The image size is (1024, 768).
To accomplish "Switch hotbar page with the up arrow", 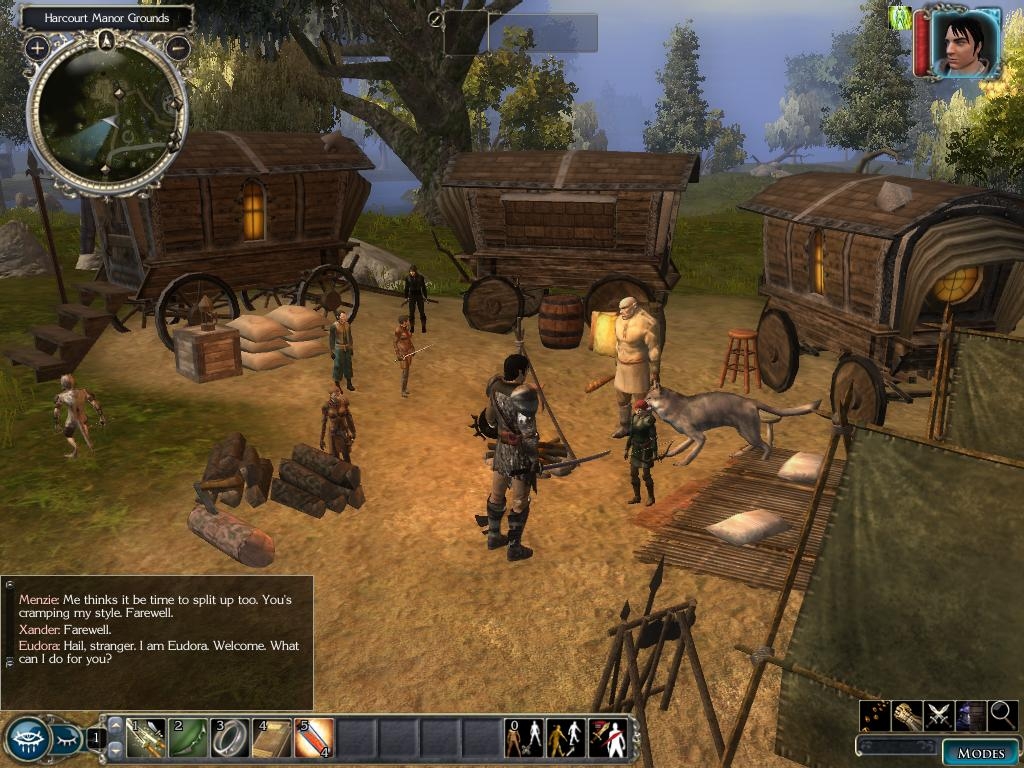I will pos(115,725).
